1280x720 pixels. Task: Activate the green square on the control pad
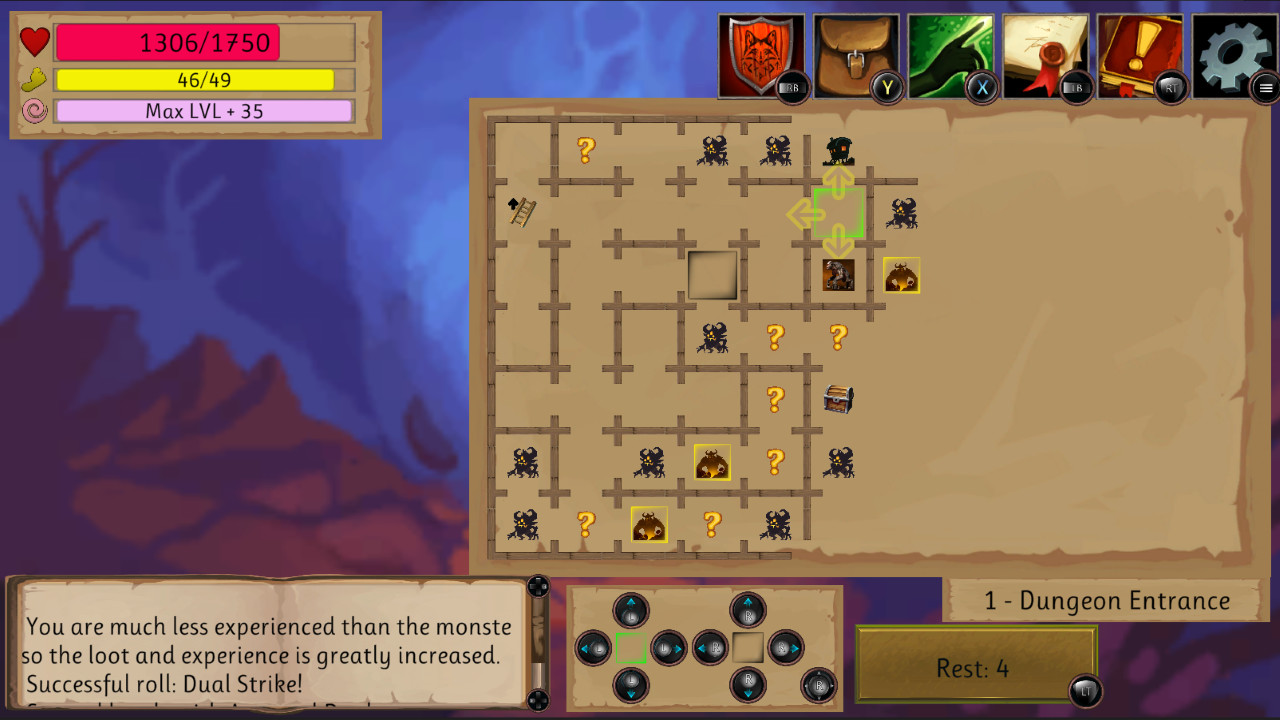[632, 648]
